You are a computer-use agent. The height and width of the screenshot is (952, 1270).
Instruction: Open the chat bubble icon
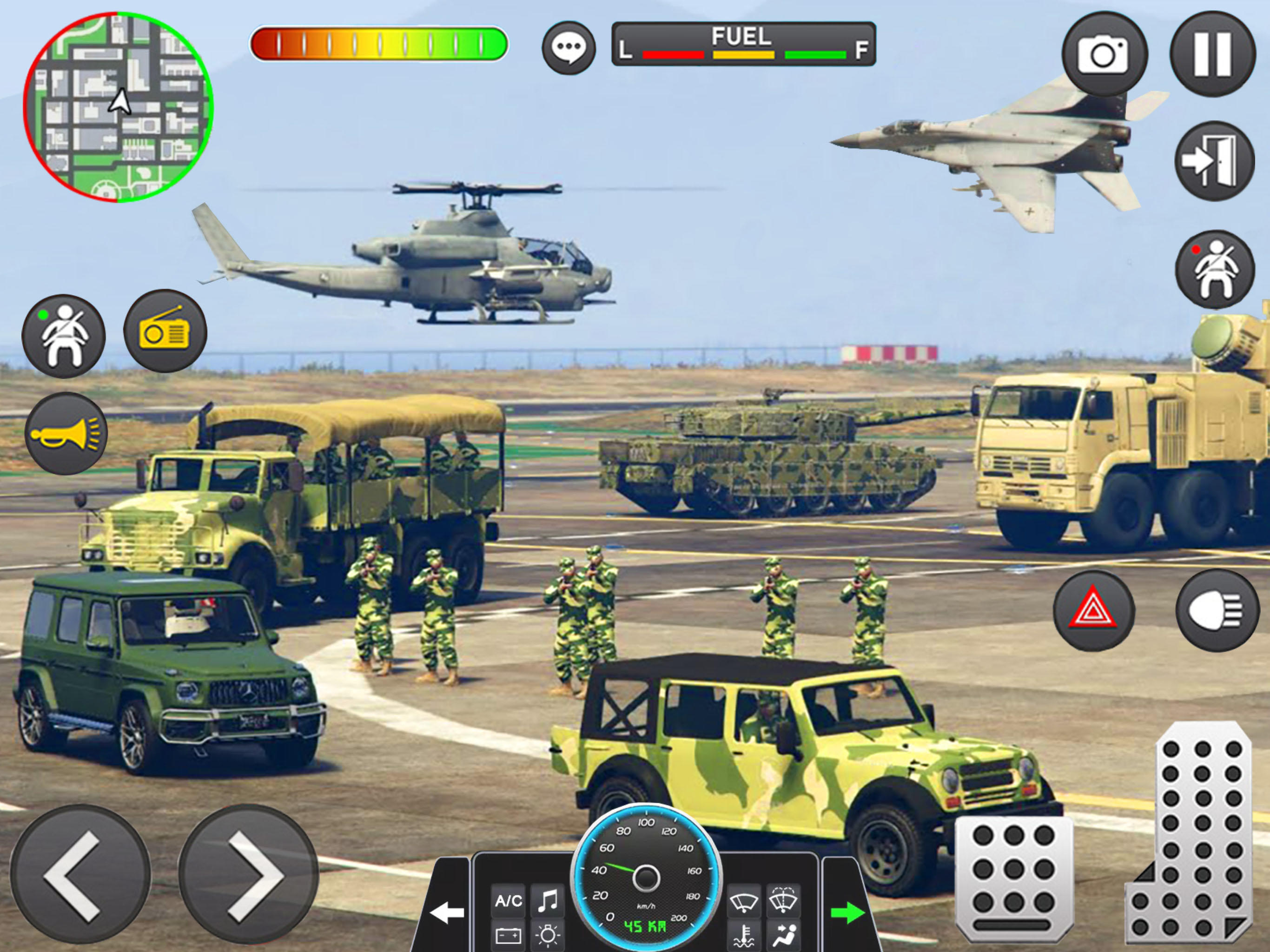tap(570, 49)
